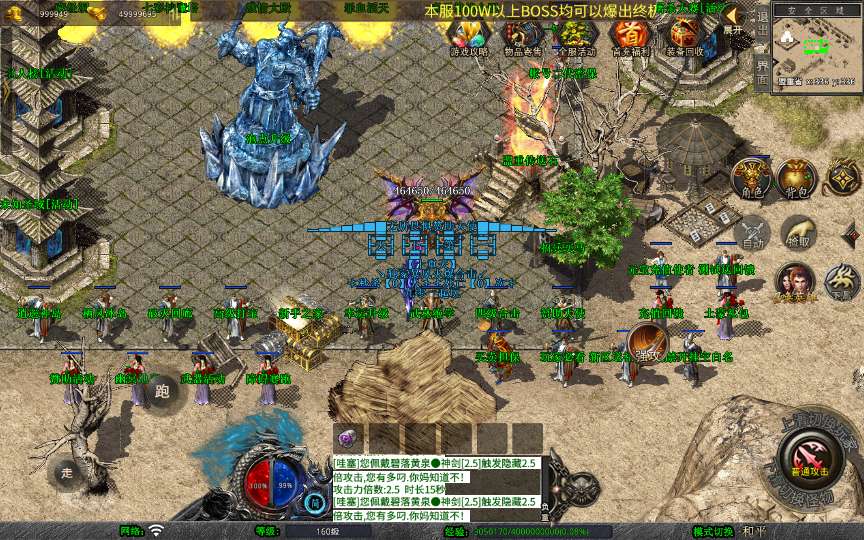Screen dimensions: 864x540
Task: Tap the 普通攻击 normal attack button
Action: (x=808, y=457)
